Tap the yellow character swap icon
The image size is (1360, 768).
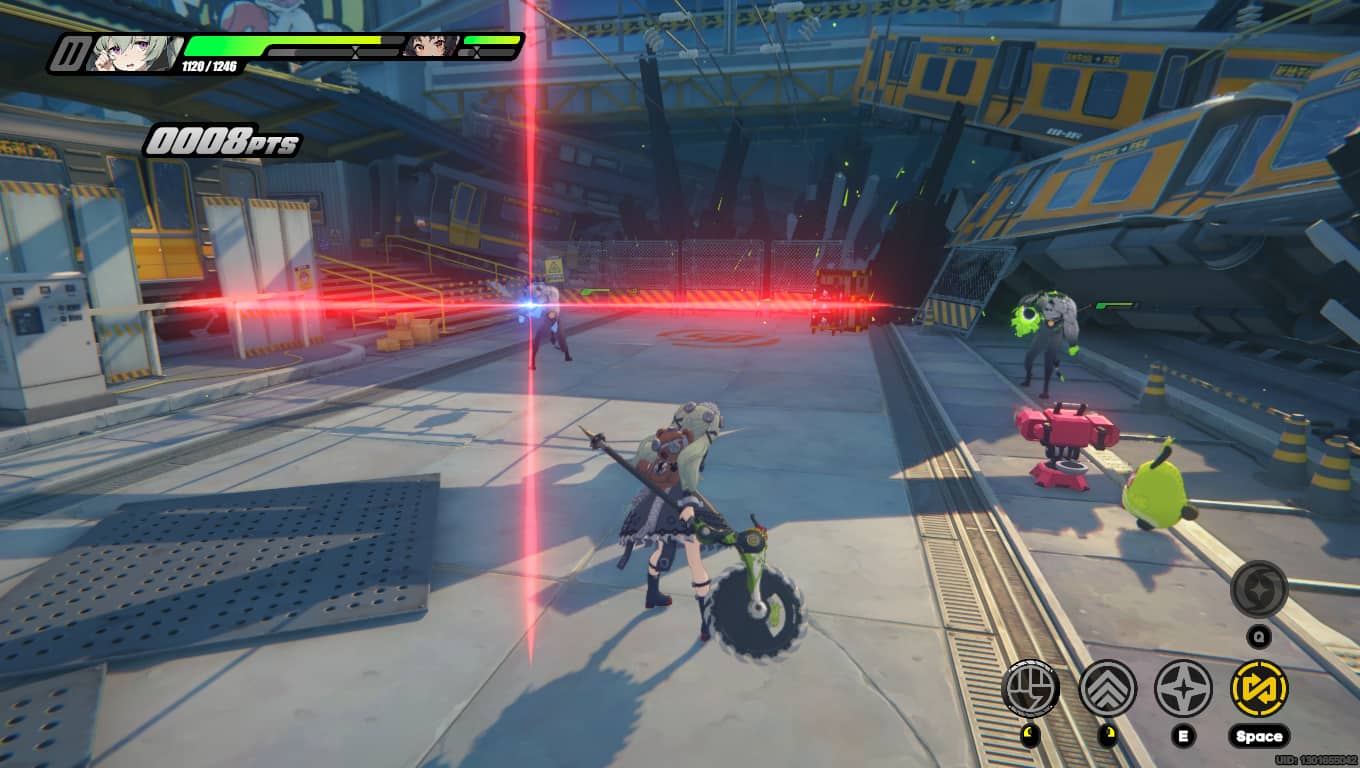click(x=1259, y=688)
